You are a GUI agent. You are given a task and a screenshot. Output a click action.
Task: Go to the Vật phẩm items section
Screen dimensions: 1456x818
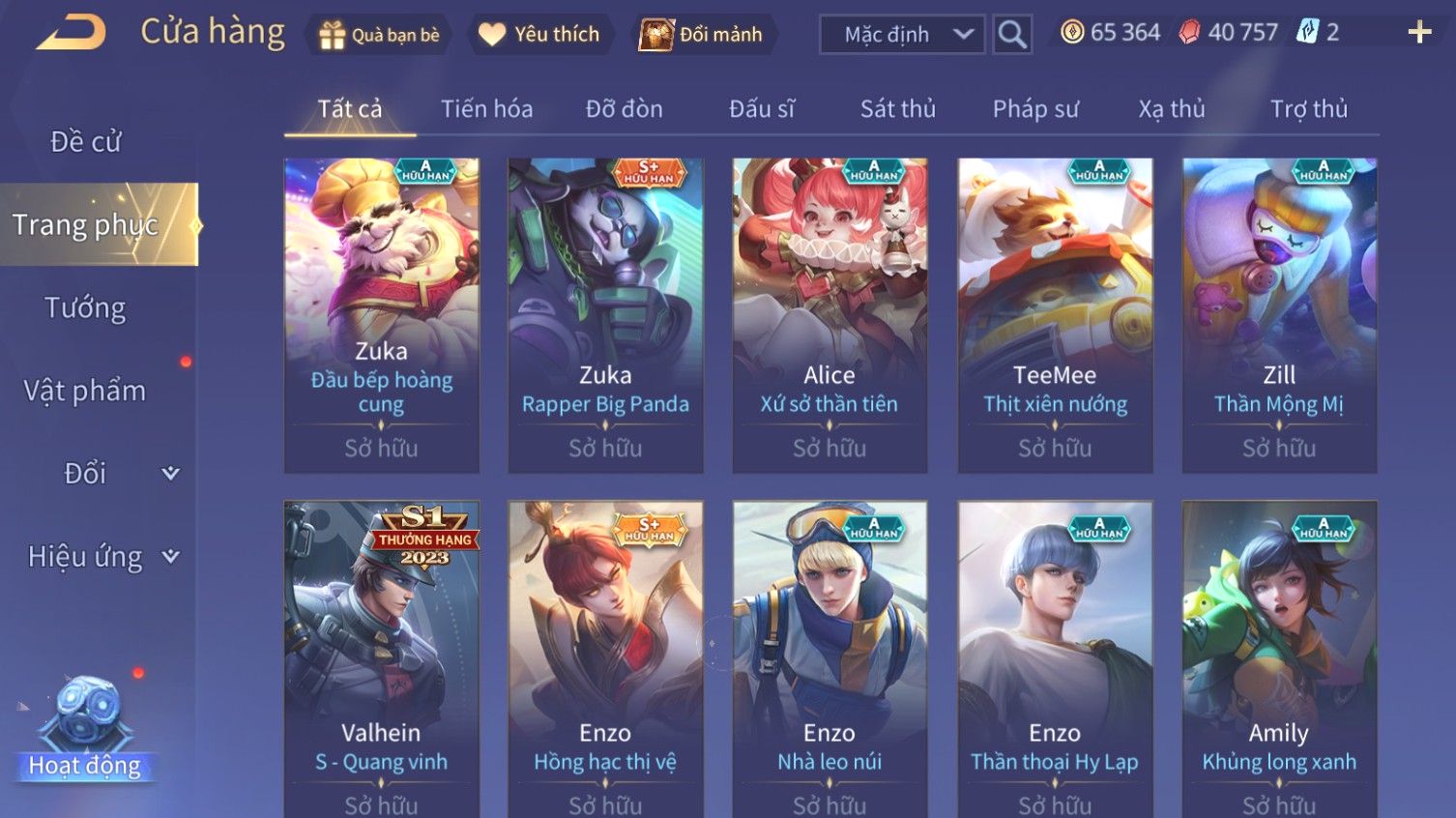[86, 391]
